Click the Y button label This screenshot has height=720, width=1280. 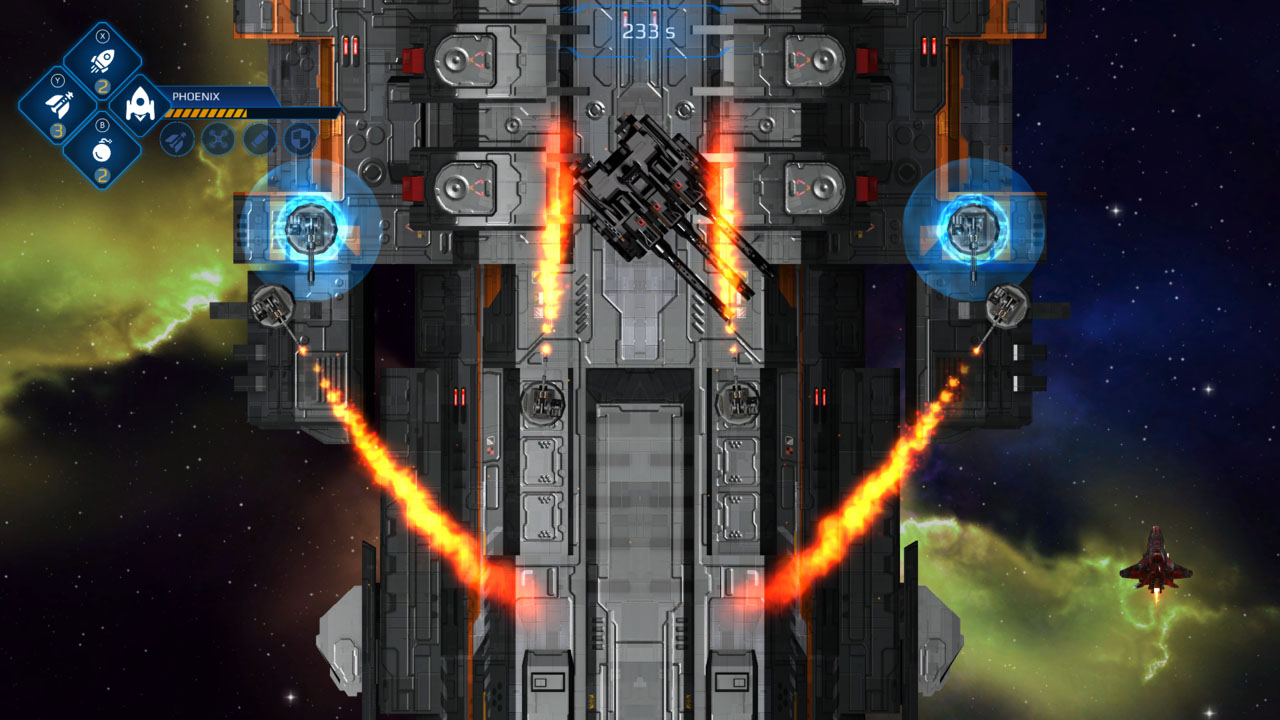pyautogui.click(x=58, y=81)
